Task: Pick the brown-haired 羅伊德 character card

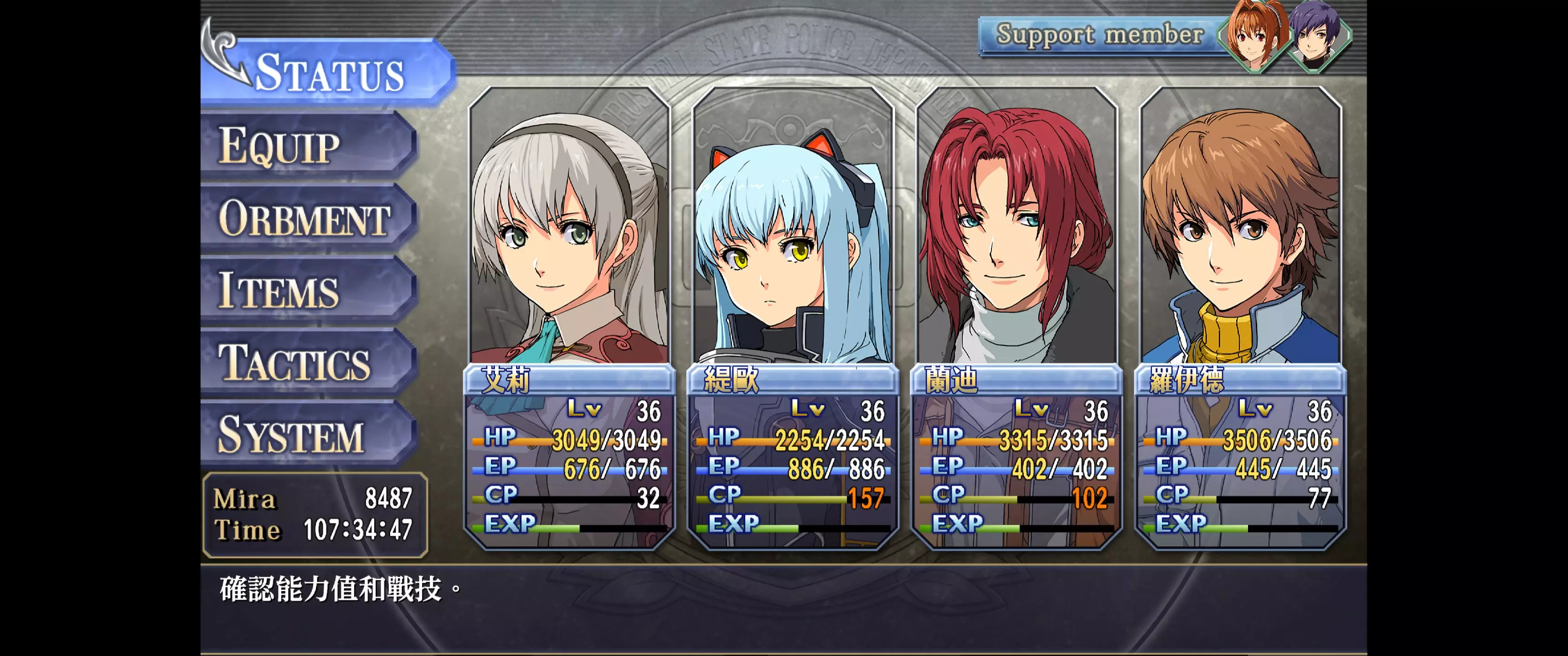Action: 1241,317
